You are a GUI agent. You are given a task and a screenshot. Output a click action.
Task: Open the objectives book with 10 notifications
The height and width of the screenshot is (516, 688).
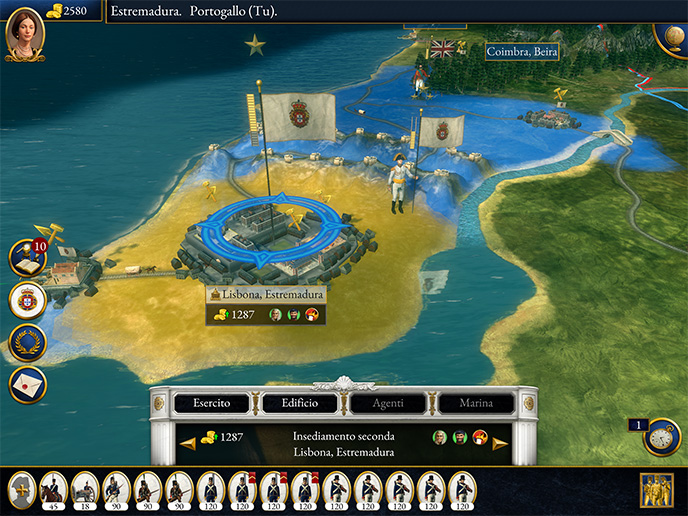tap(27, 258)
